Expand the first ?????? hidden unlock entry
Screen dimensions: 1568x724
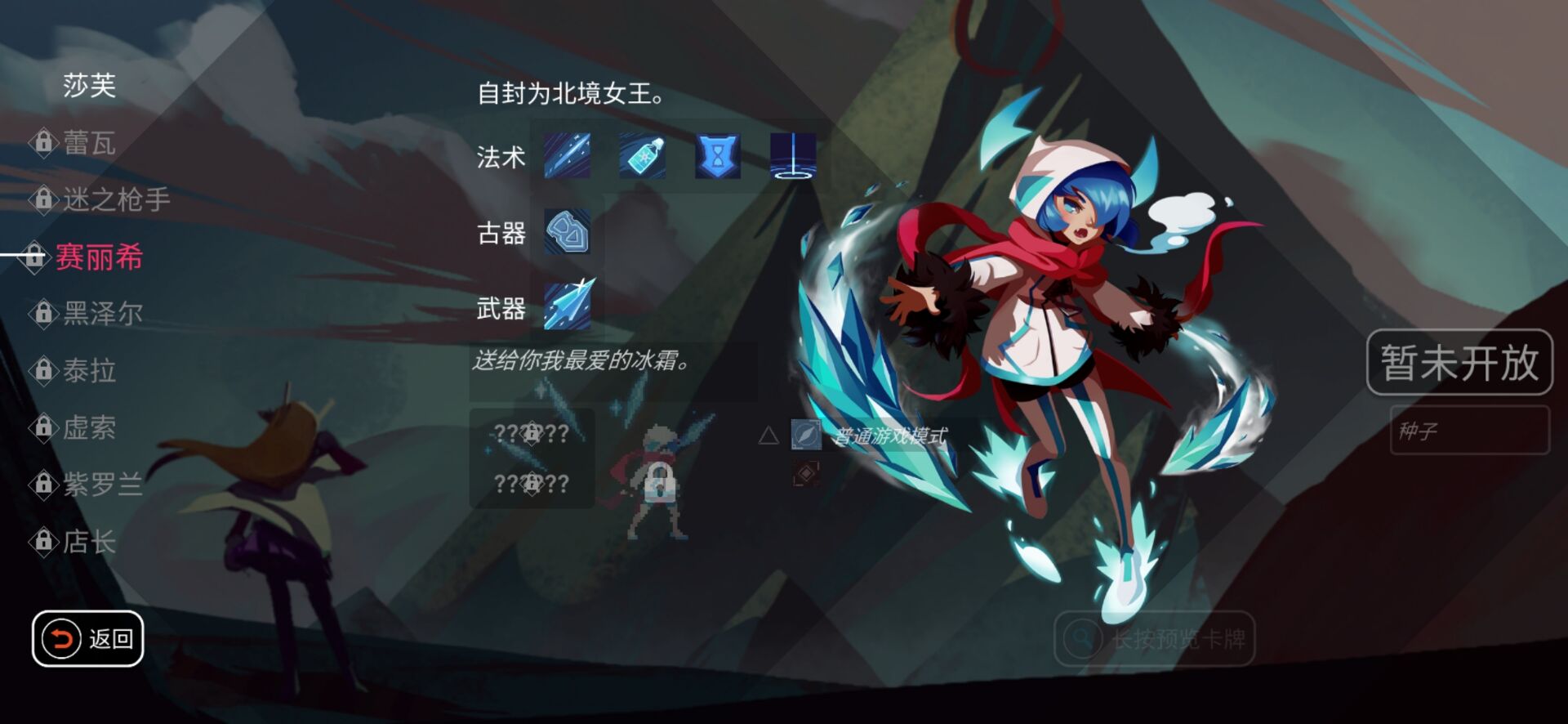click(x=532, y=435)
